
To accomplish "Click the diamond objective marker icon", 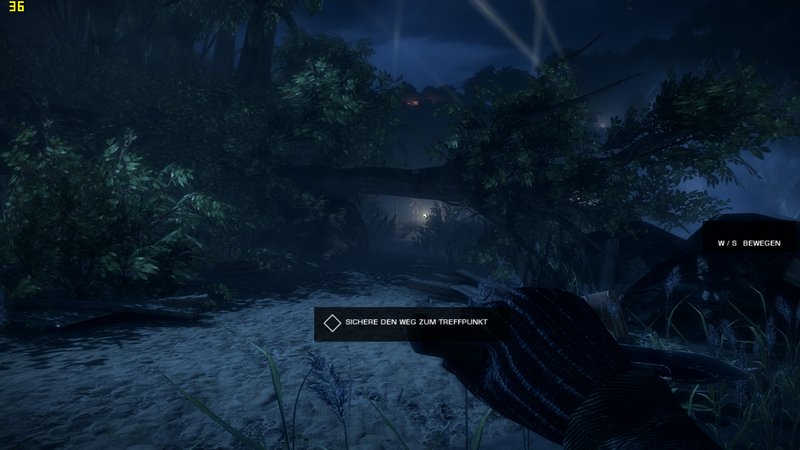I will click(331, 323).
